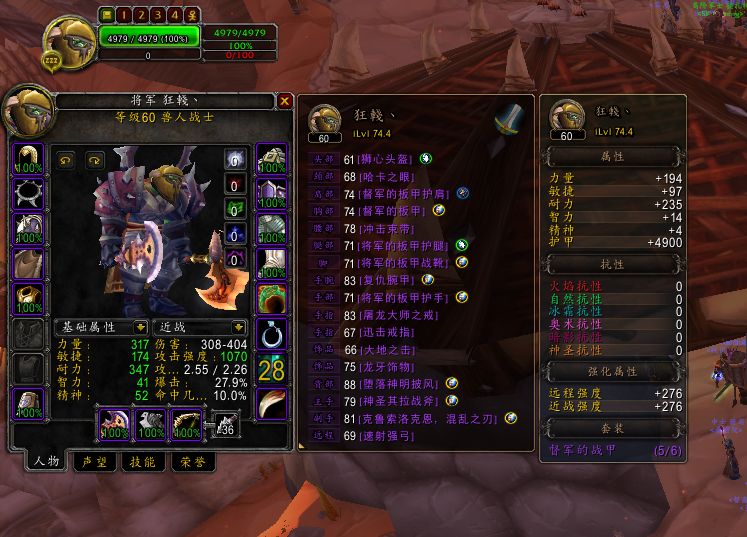This screenshot has height=537, width=747.
Task: Click the 狮心头盔 item row
Action: coord(380,159)
